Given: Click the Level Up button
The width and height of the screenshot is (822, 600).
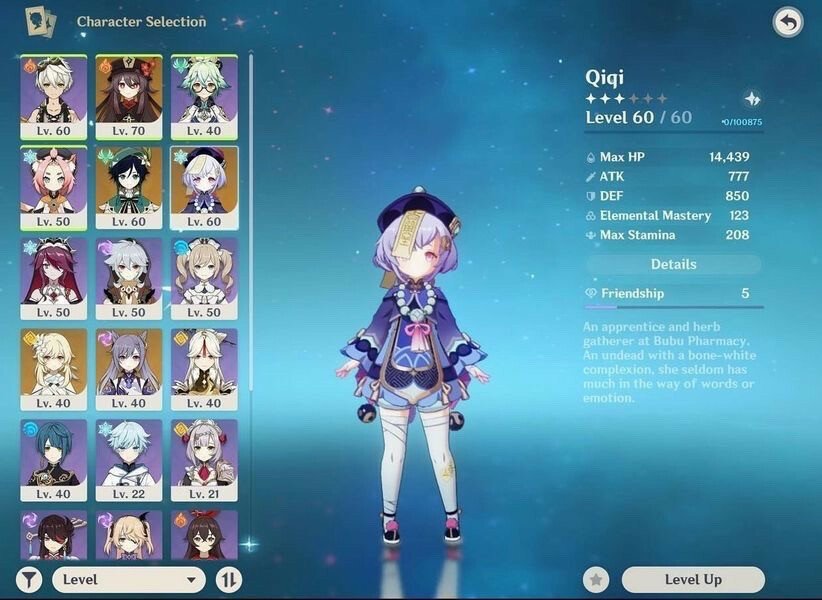Looking at the screenshot, I should click(x=693, y=579).
